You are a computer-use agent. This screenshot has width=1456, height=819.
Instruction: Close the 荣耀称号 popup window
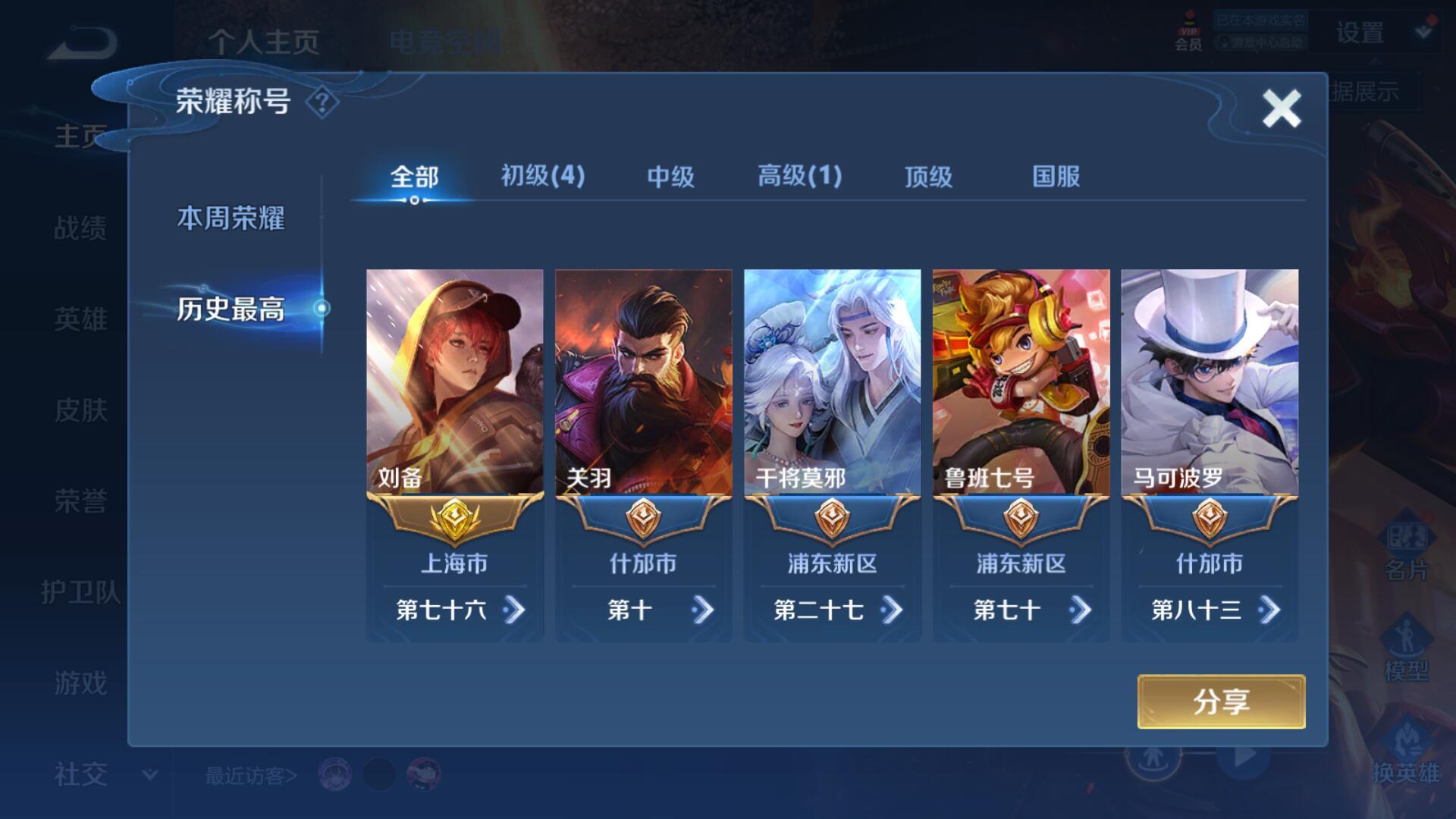[x=1281, y=108]
